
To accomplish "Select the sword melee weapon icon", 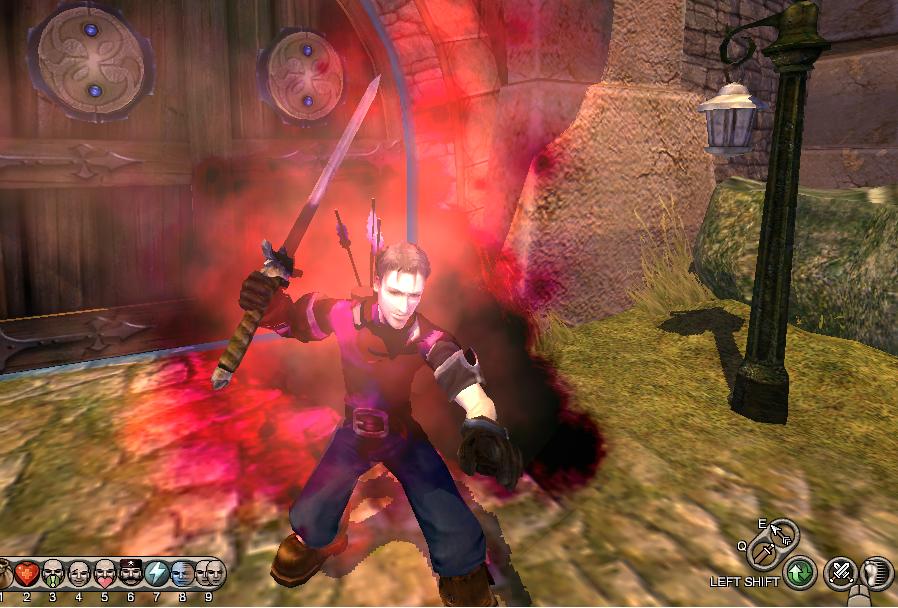I will [765, 551].
